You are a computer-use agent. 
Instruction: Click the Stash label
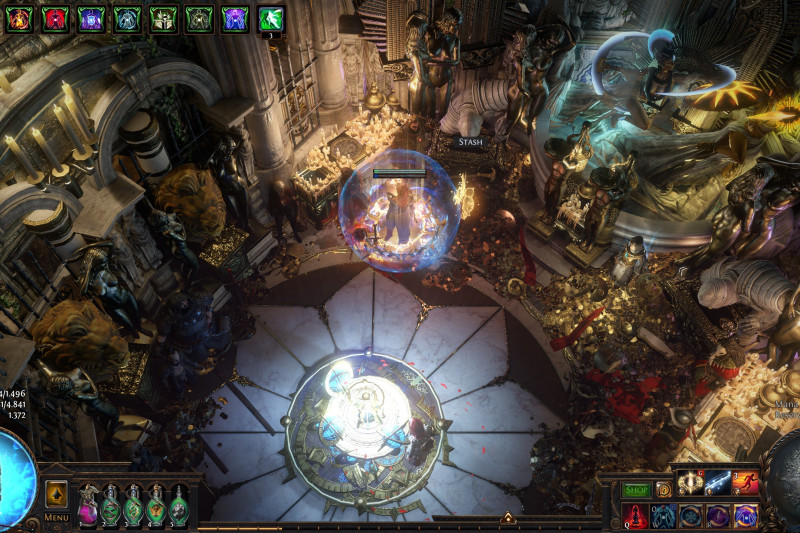(471, 142)
